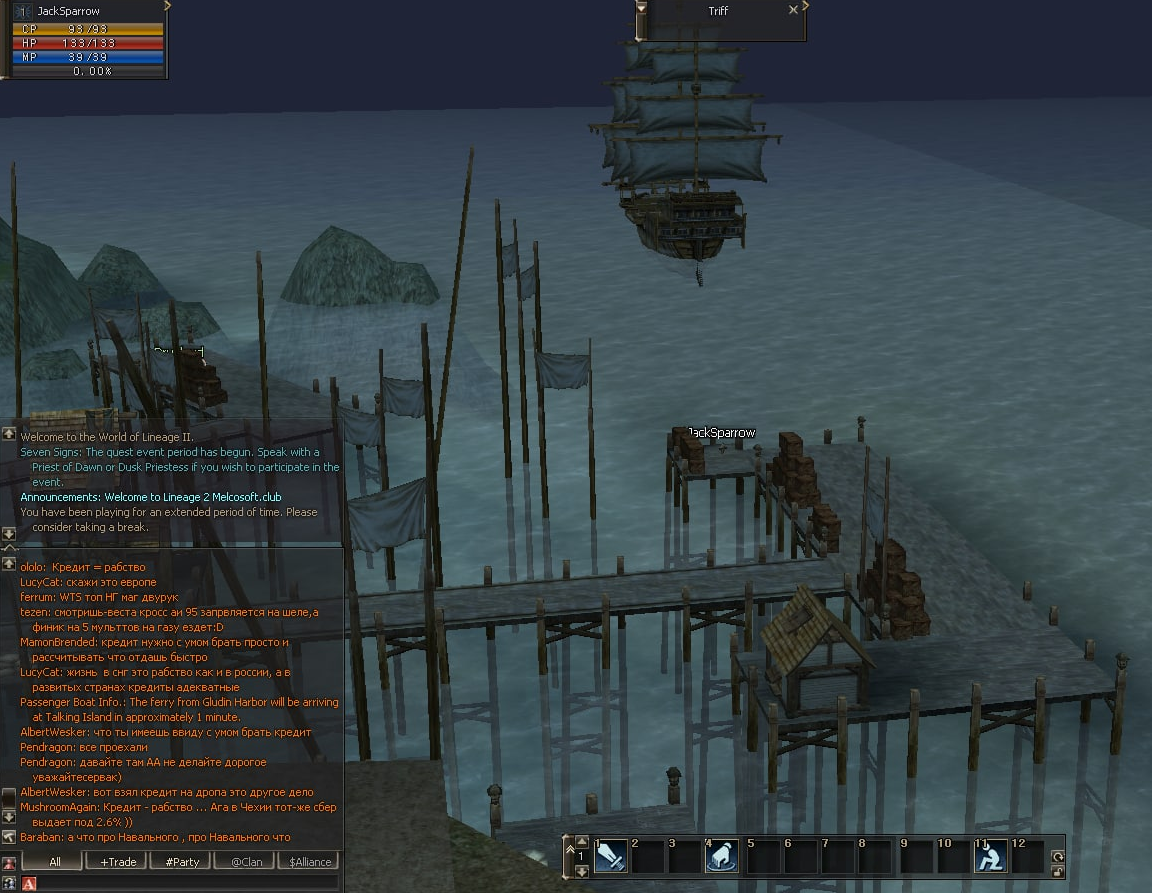The width and height of the screenshot is (1152, 893).
Task: Switch to the $Alliance chat tab
Action: 308,861
